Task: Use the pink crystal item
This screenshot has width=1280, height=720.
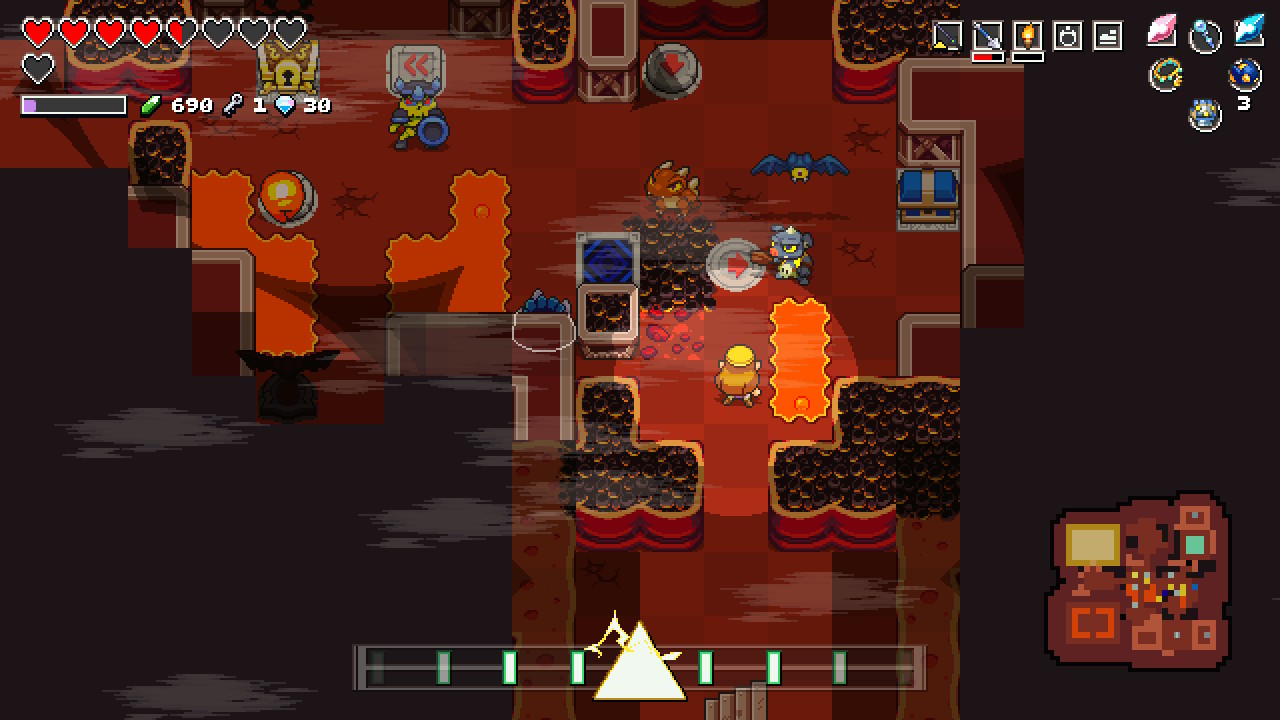Action: [x=1162, y=31]
